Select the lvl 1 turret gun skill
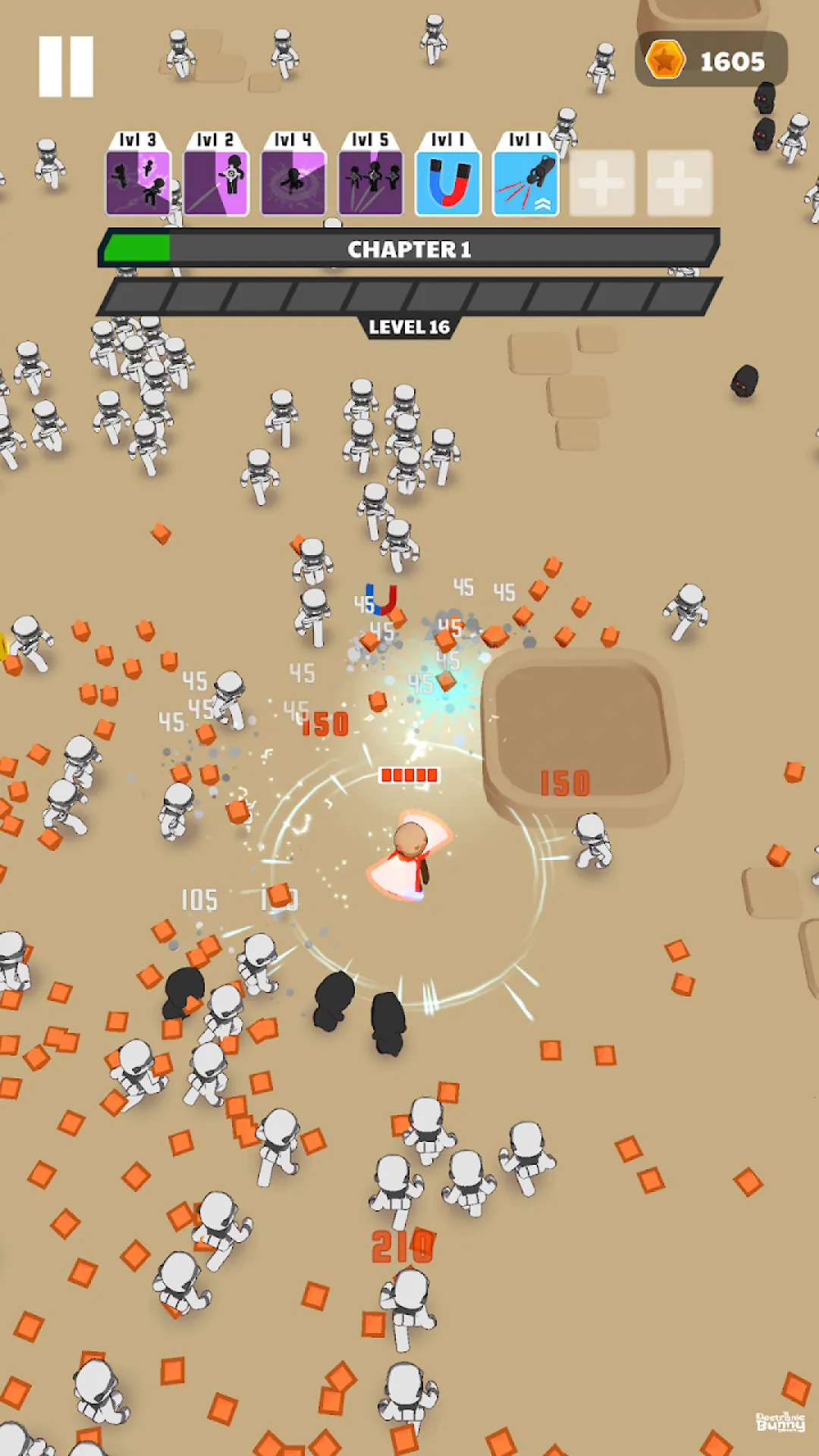 [526, 182]
